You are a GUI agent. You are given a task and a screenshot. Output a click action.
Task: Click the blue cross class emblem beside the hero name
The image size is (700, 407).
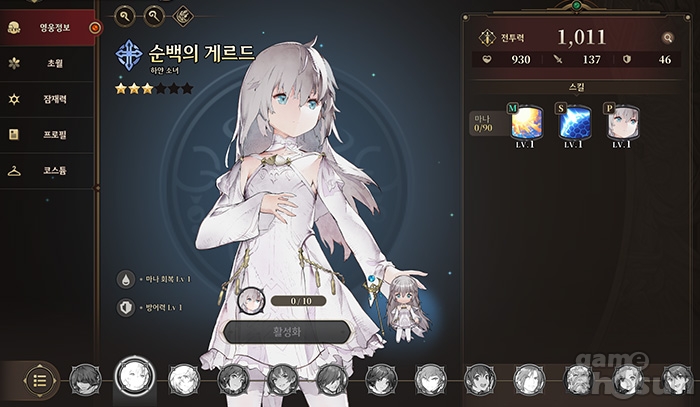click(x=129, y=54)
